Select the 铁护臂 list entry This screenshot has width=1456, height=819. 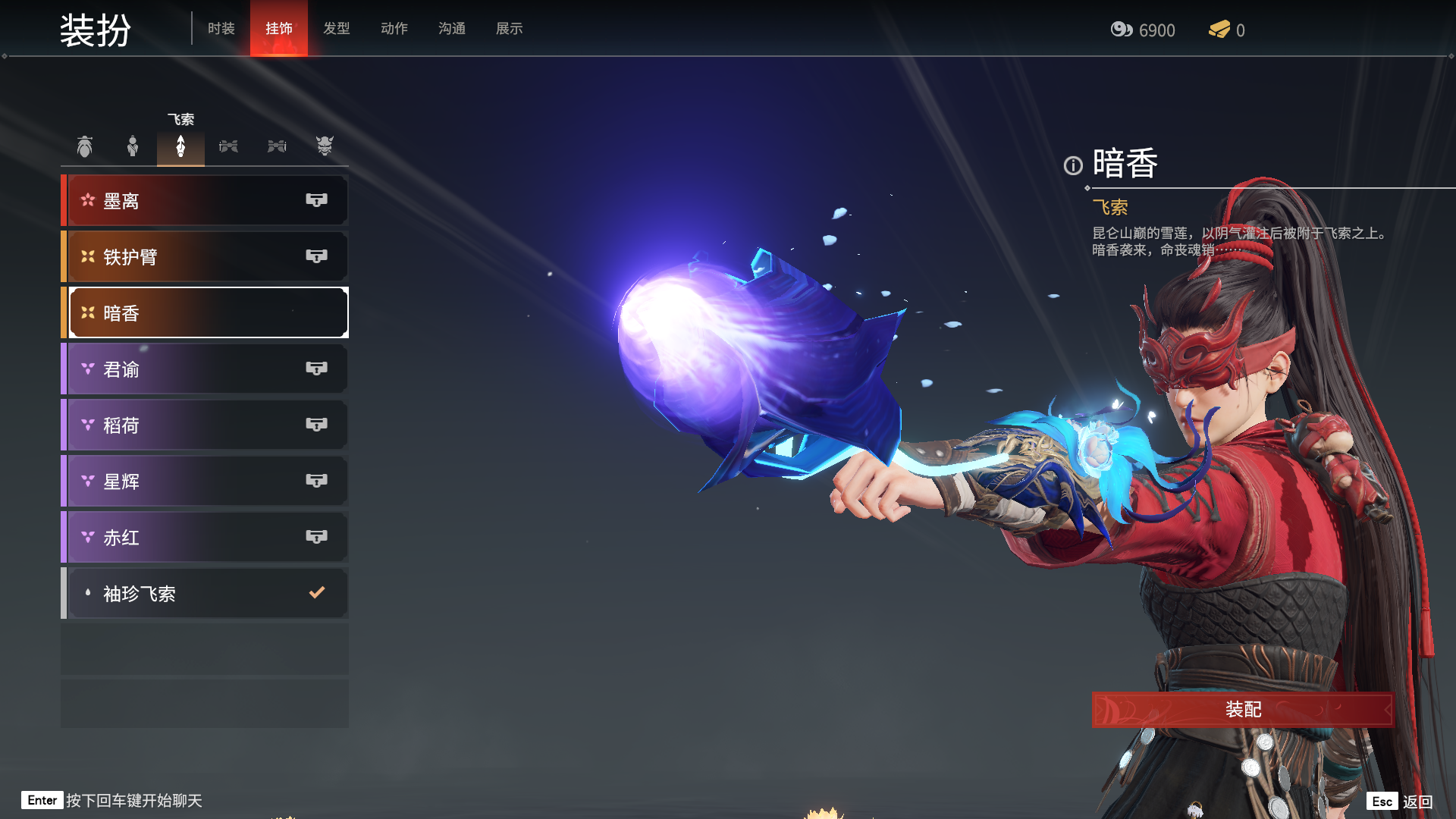tap(206, 257)
